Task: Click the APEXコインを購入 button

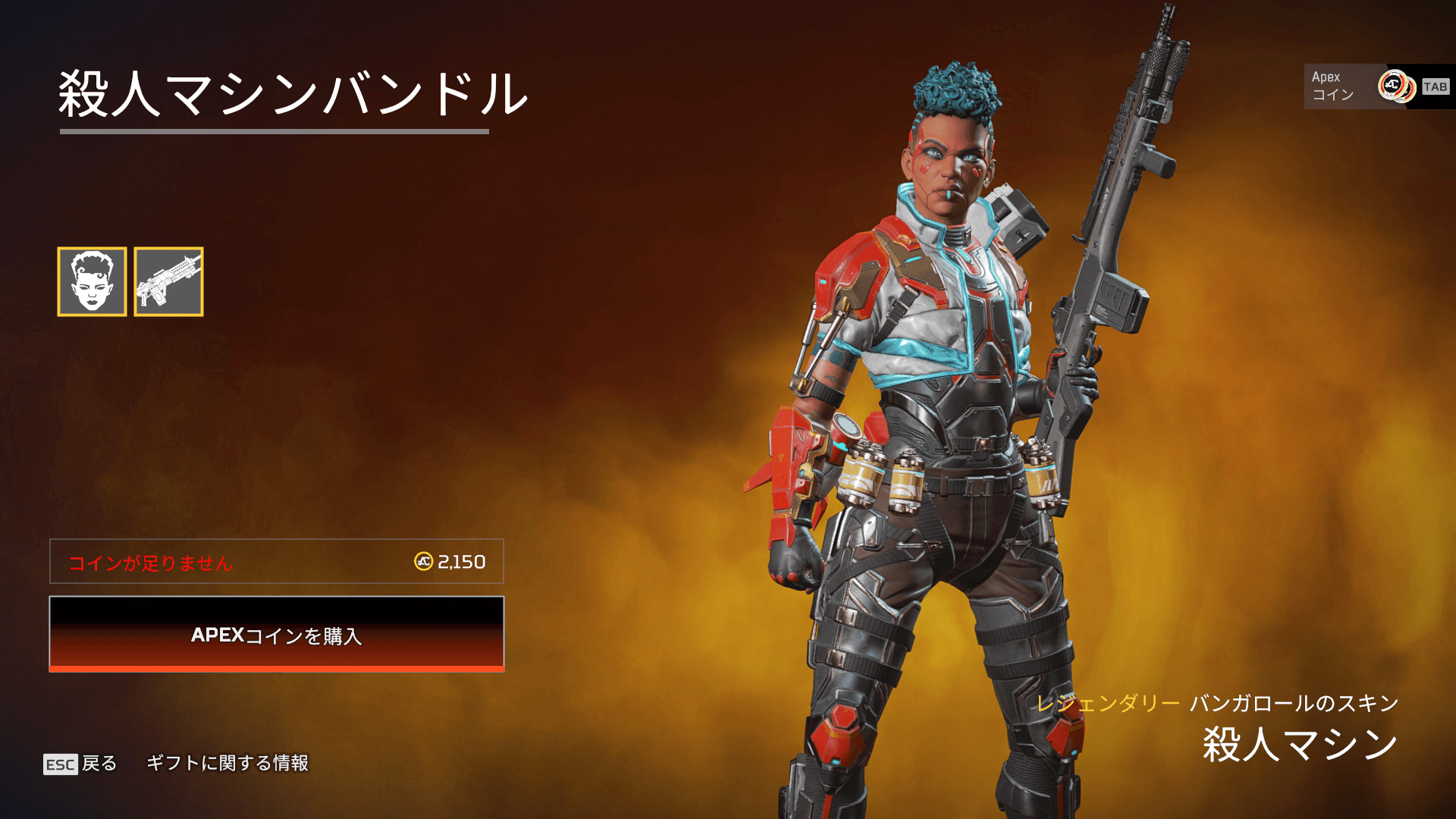Action: click(277, 634)
